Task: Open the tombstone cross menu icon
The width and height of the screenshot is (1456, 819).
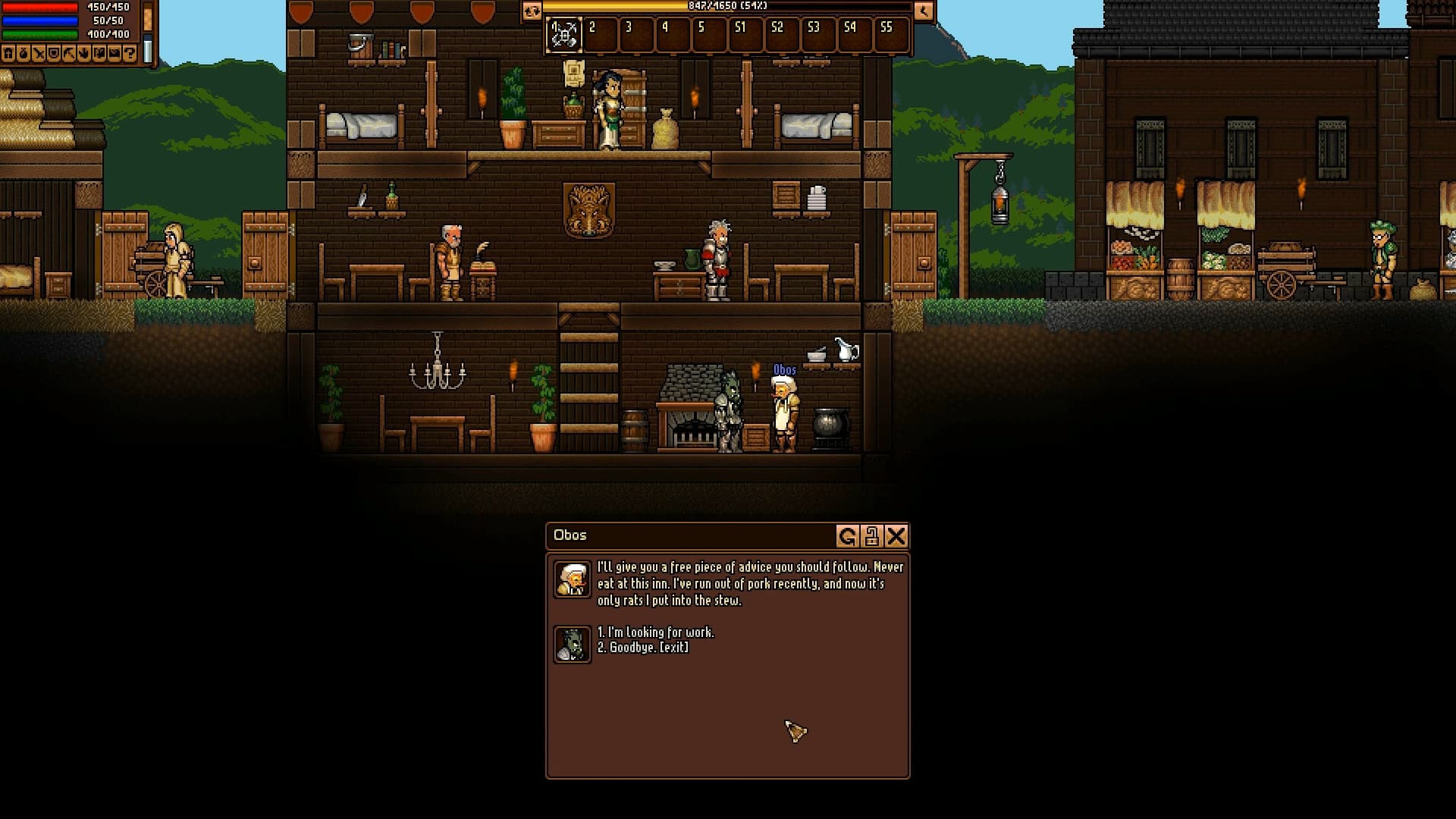Action: [x=8, y=54]
